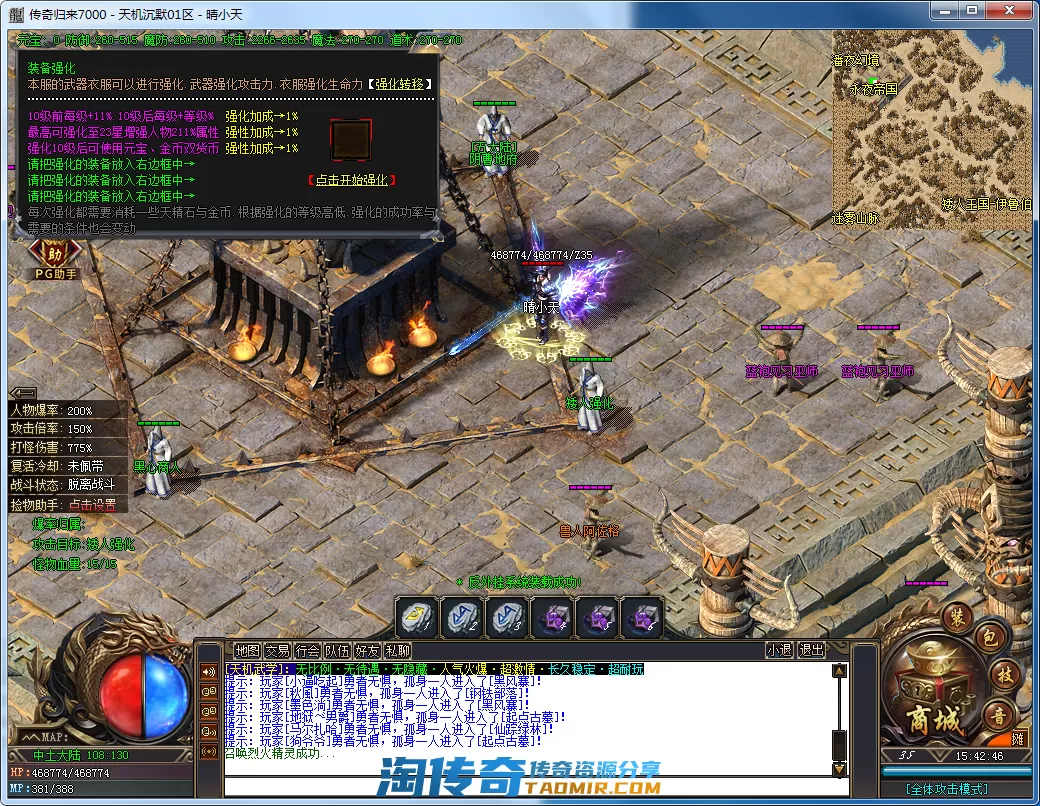Collapse the stats panel with the arrow button
The height and width of the screenshot is (806, 1040).
(x=22, y=392)
